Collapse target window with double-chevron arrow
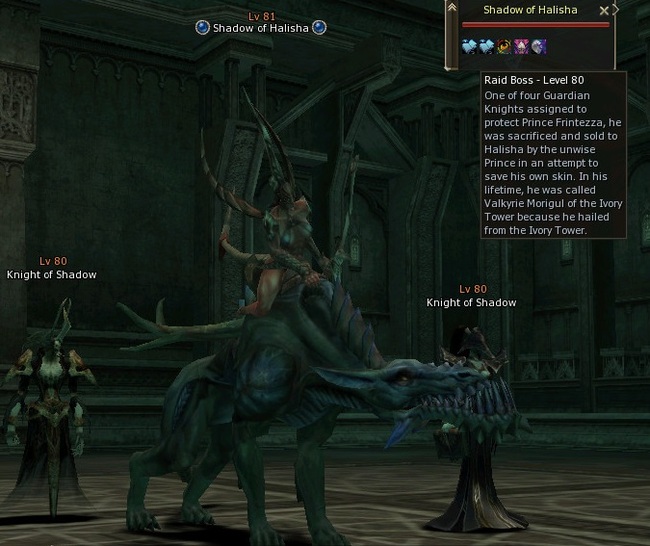Screen dimensions: 650x546 (x=452, y=9)
